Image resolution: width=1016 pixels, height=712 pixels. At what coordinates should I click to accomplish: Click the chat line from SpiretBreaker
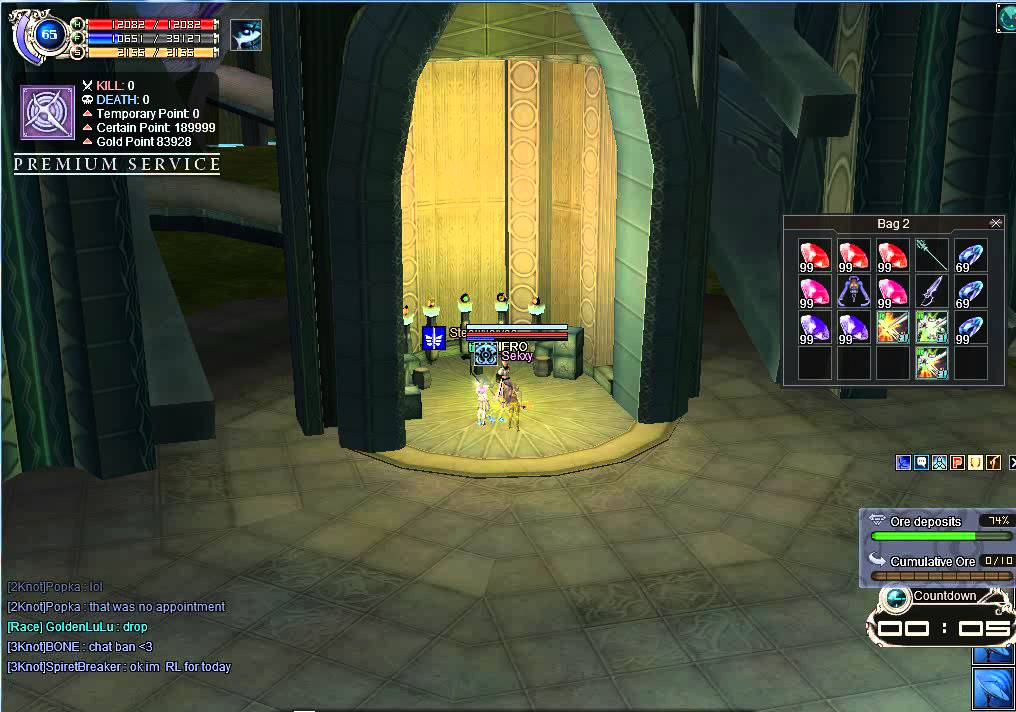[x=119, y=667]
